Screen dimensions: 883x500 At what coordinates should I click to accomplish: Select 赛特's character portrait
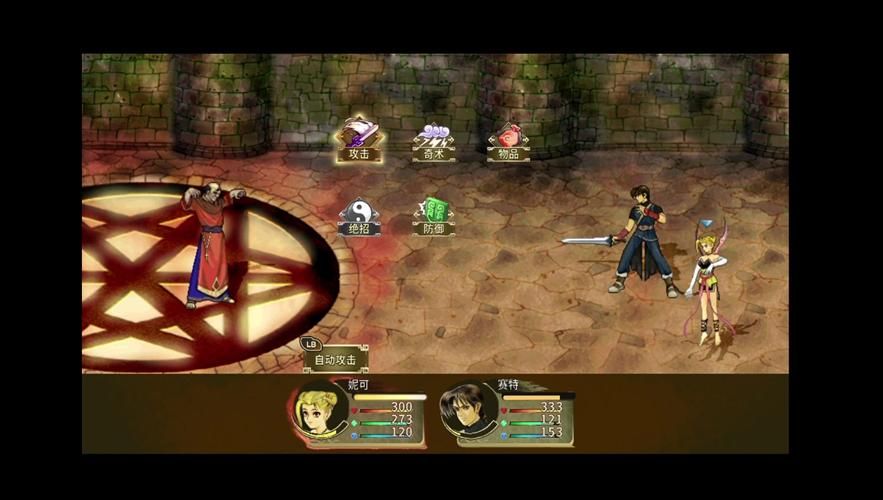tap(469, 412)
